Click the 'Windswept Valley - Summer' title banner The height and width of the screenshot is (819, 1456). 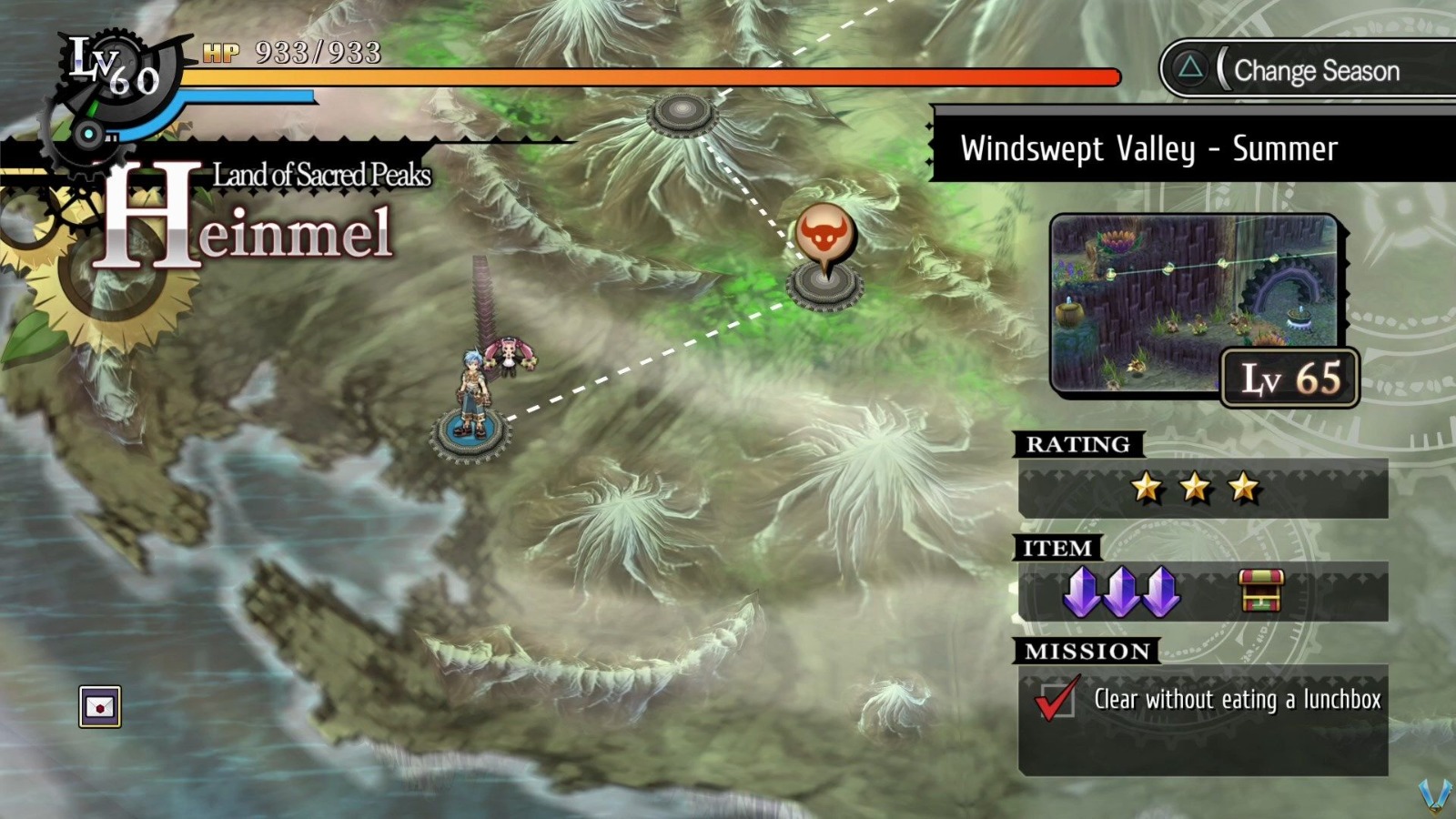point(1149,148)
